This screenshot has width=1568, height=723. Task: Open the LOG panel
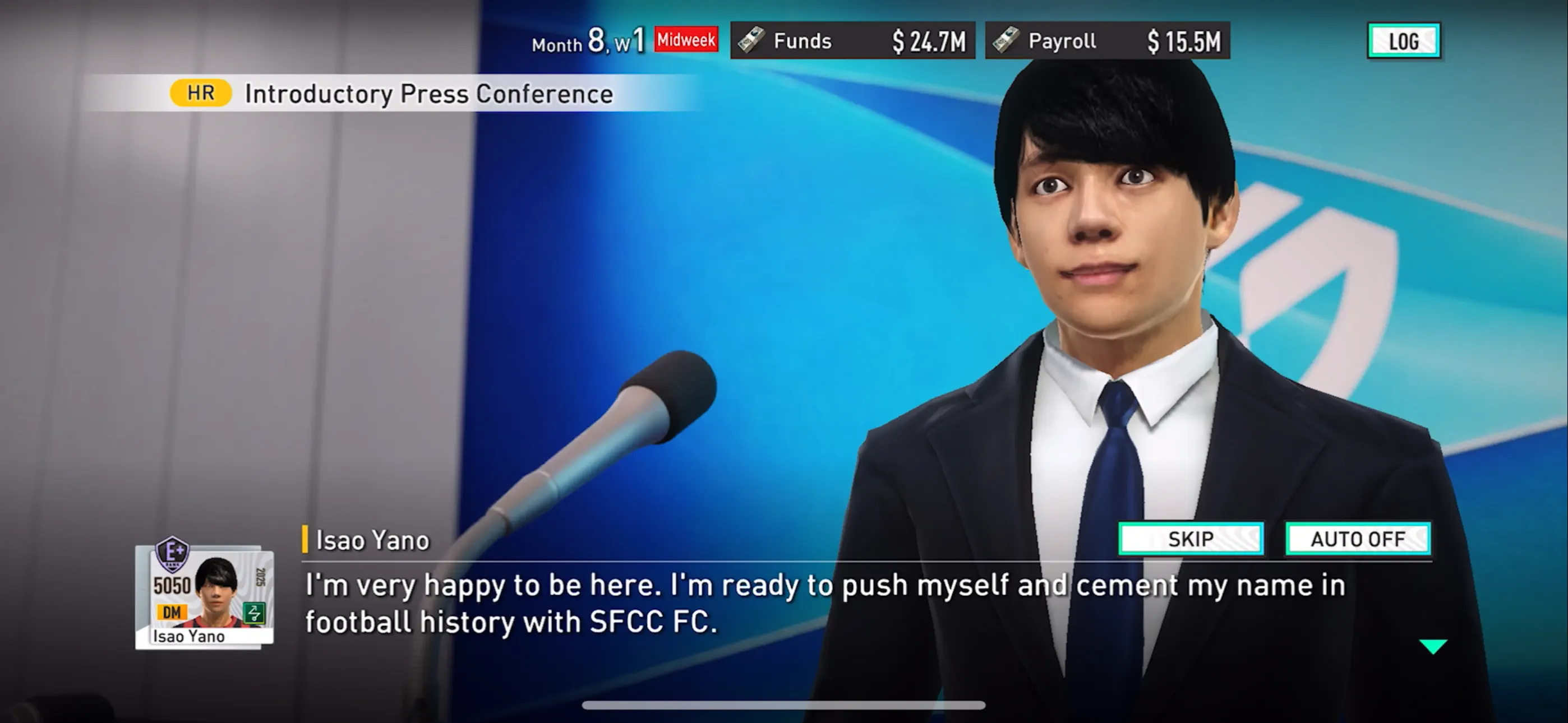click(1403, 41)
